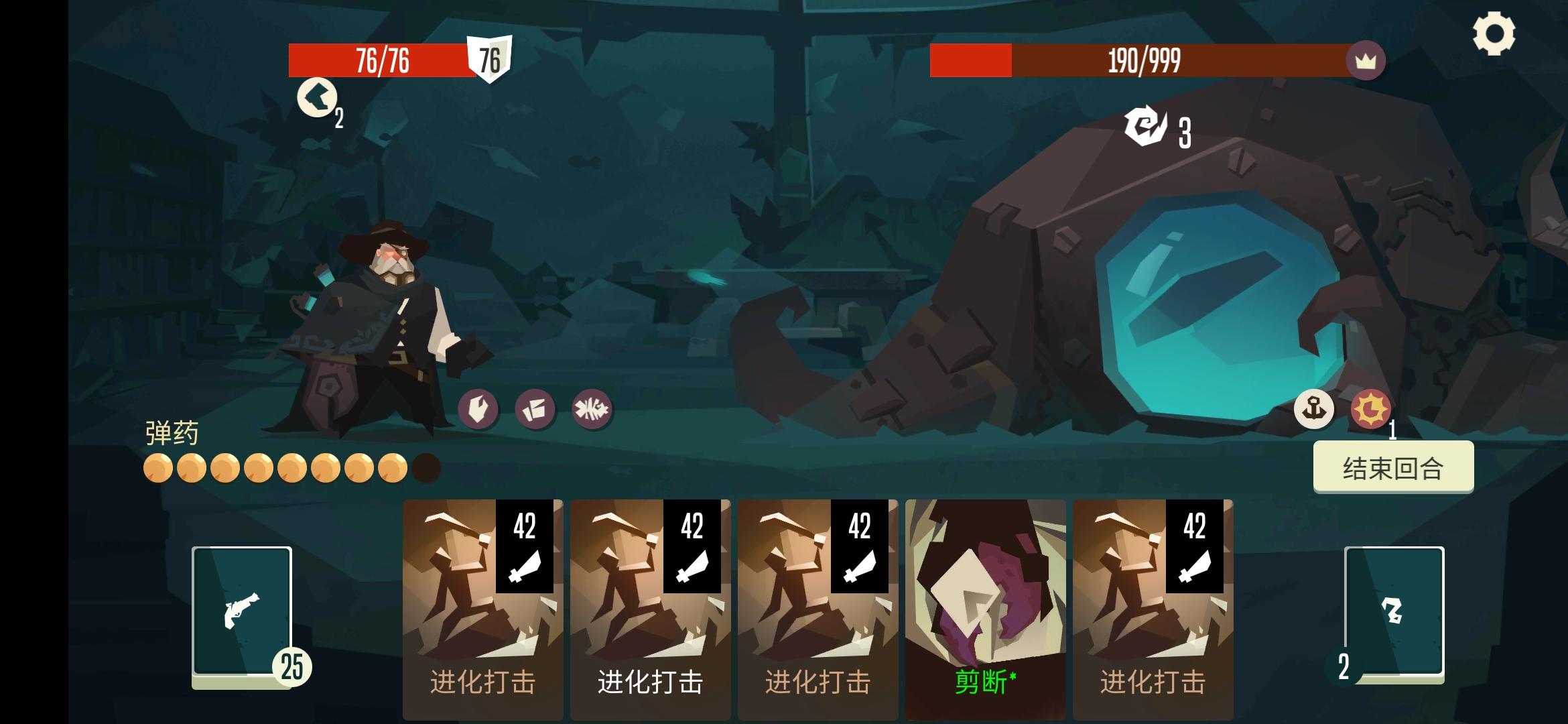
Task: View the torn-cards buff icon beside the character
Action: pos(535,409)
